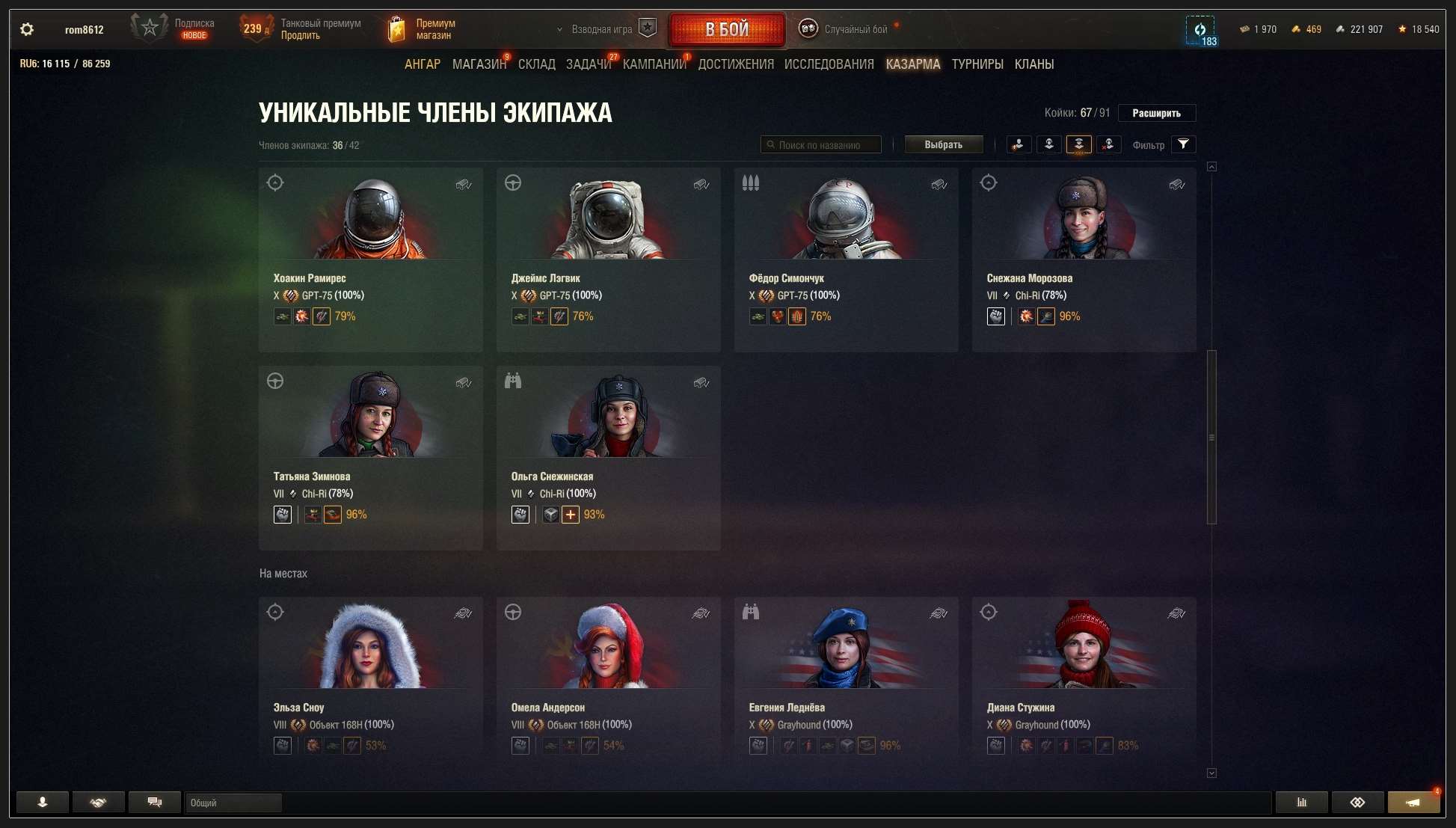Expand the Взводная игра mode dropdown
The height and width of the screenshot is (828, 1456).
coord(598,28)
